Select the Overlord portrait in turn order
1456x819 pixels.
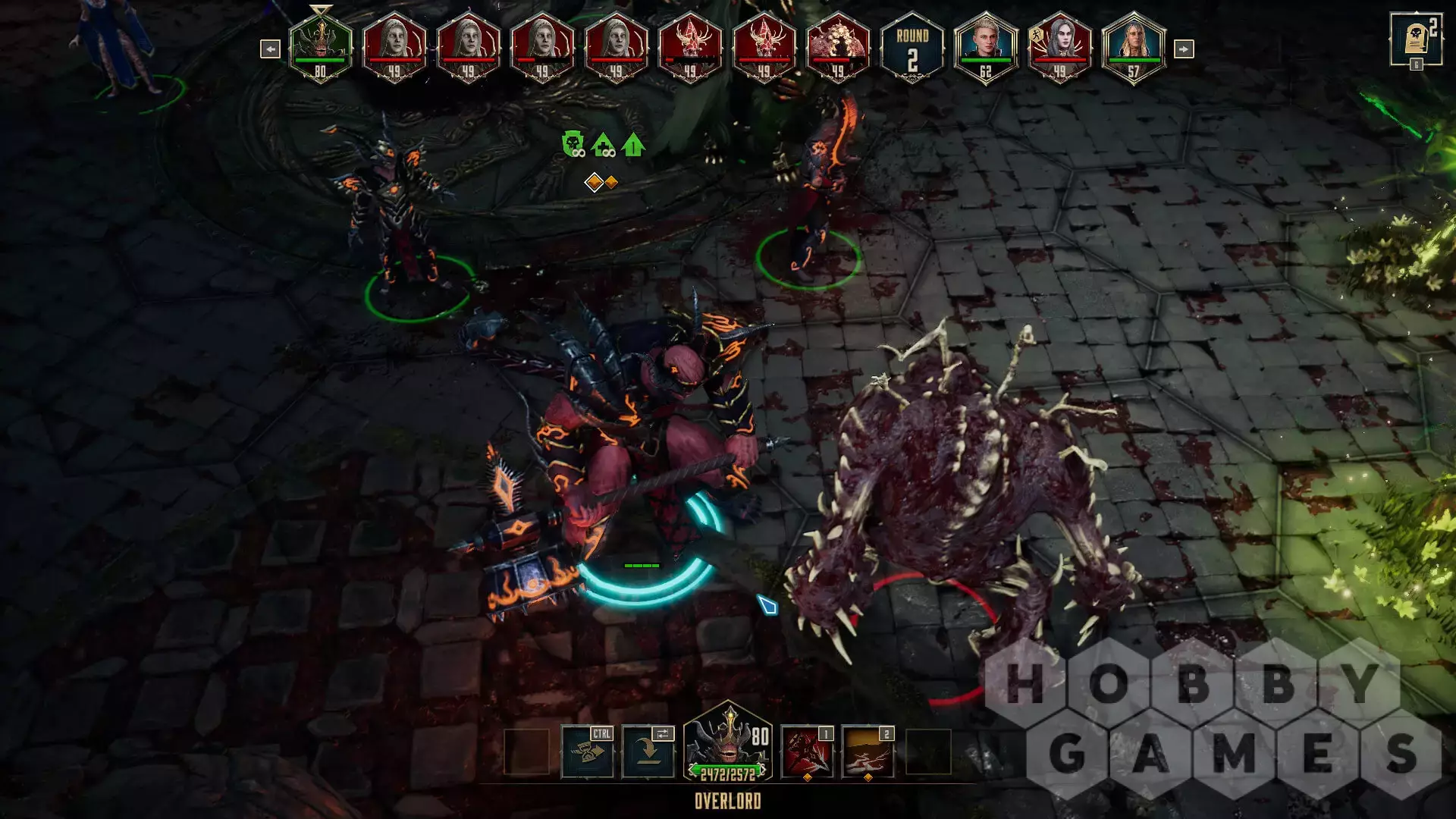321,47
